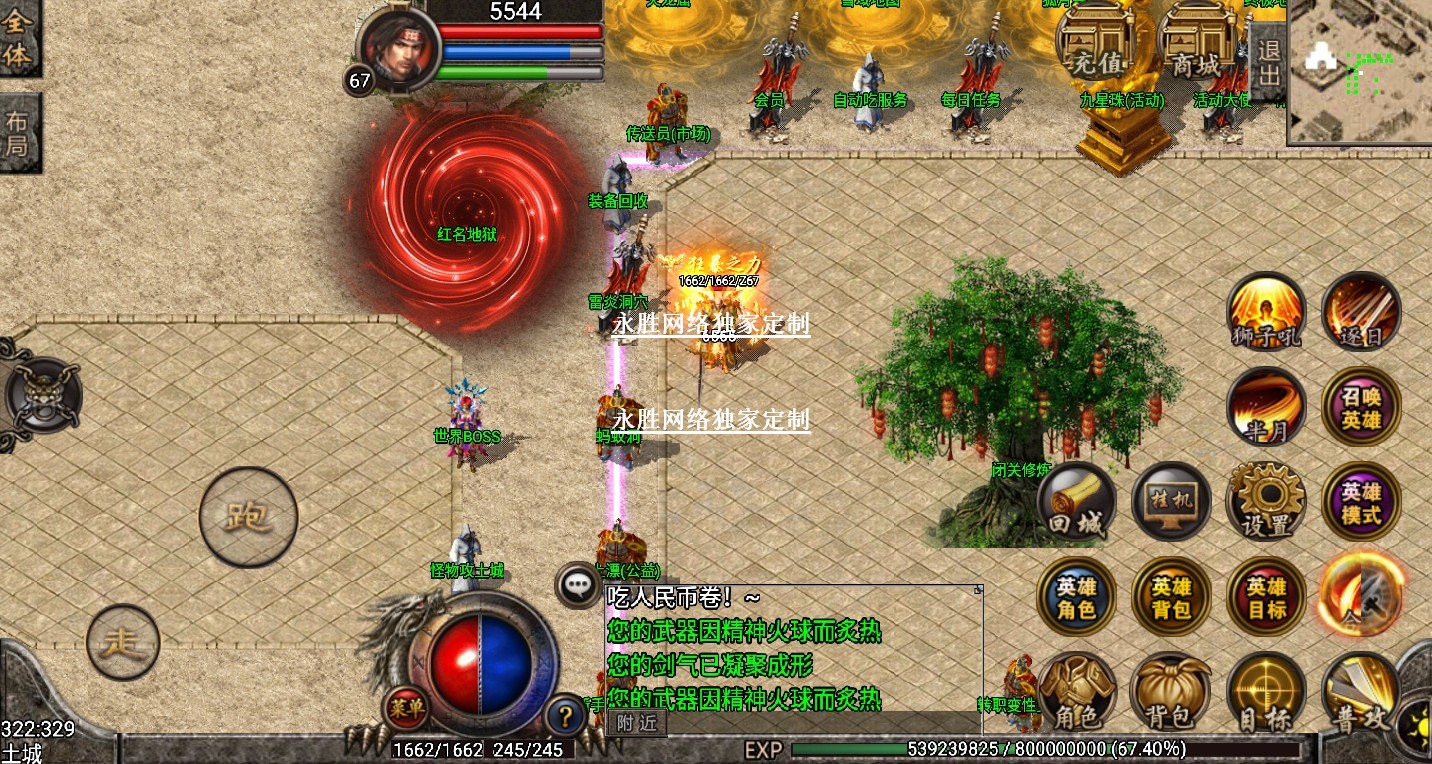Click the question mark help button
This screenshot has width=1432, height=764.
[566, 716]
